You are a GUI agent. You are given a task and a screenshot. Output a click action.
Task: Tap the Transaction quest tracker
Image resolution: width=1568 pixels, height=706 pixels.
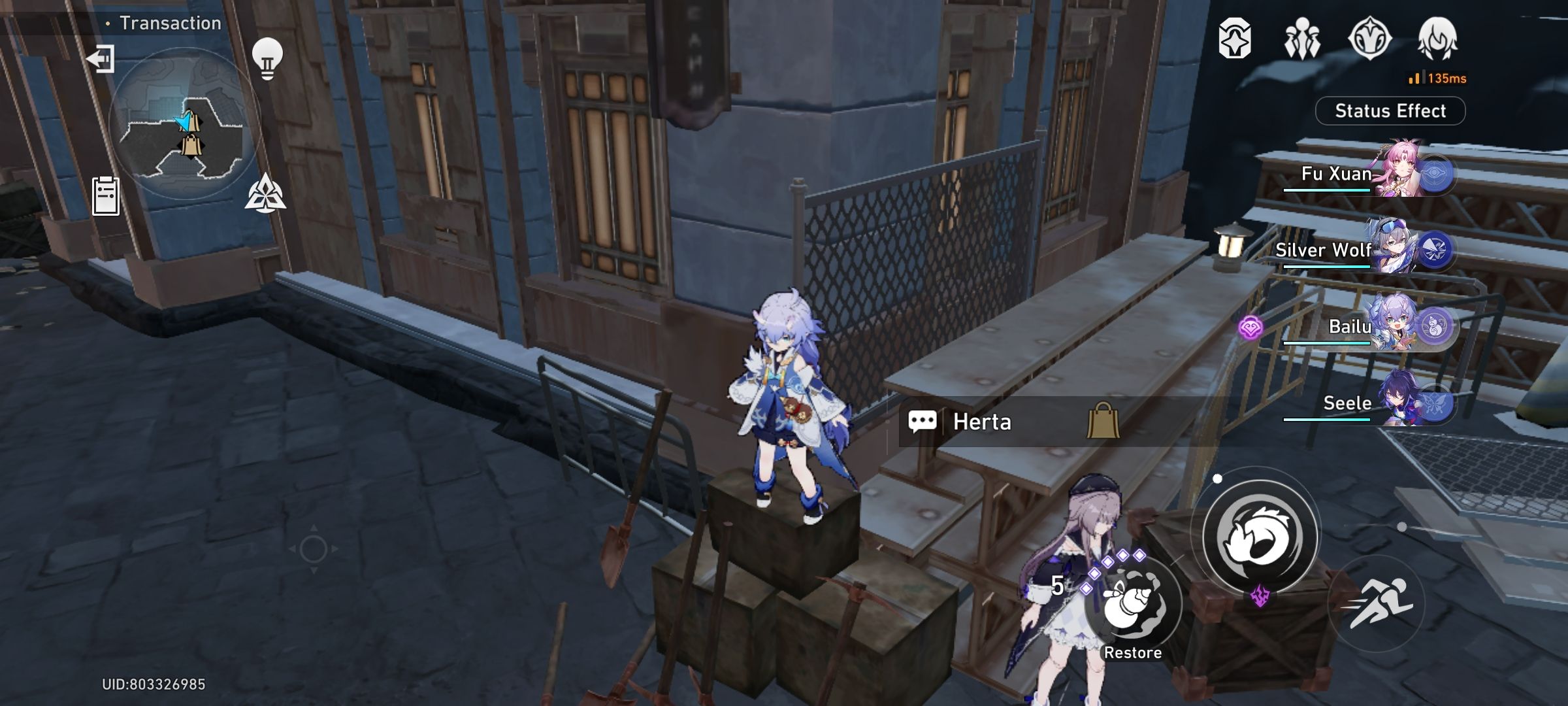[167, 23]
